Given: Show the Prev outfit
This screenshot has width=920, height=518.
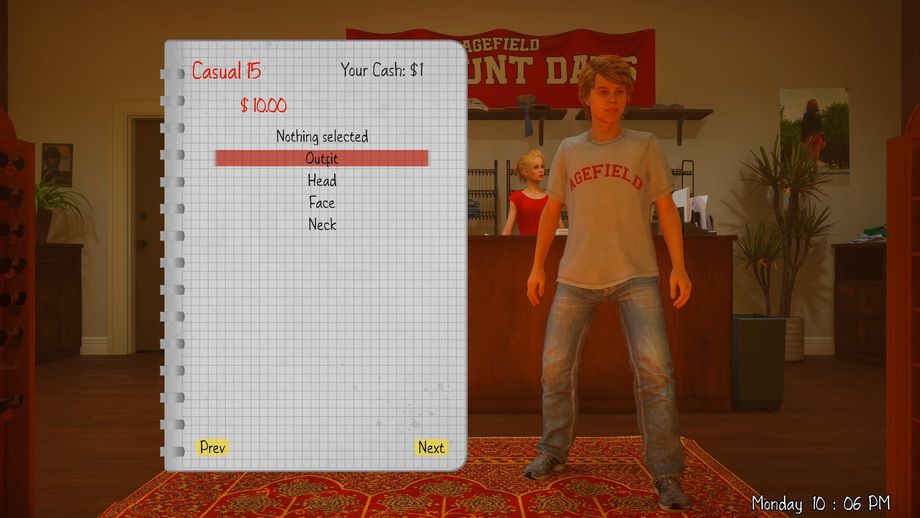Looking at the screenshot, I should click(213, 447).
